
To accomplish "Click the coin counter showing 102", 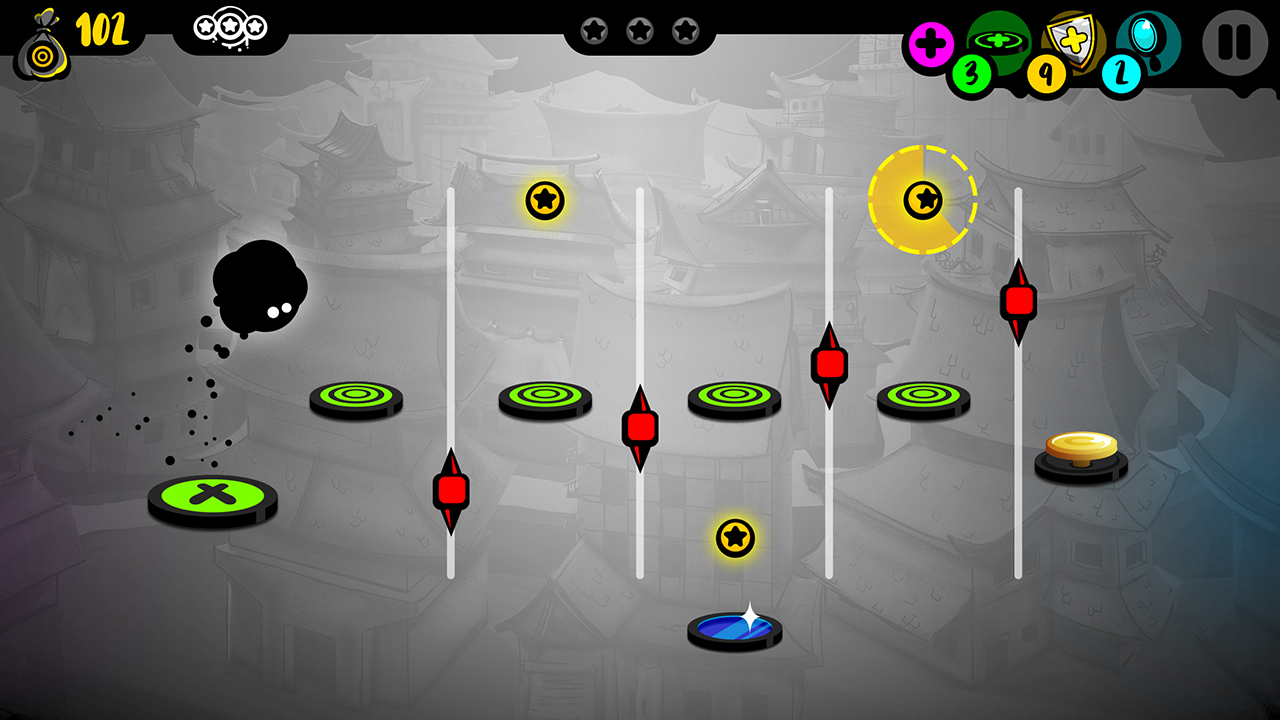I will pos(103,31).
